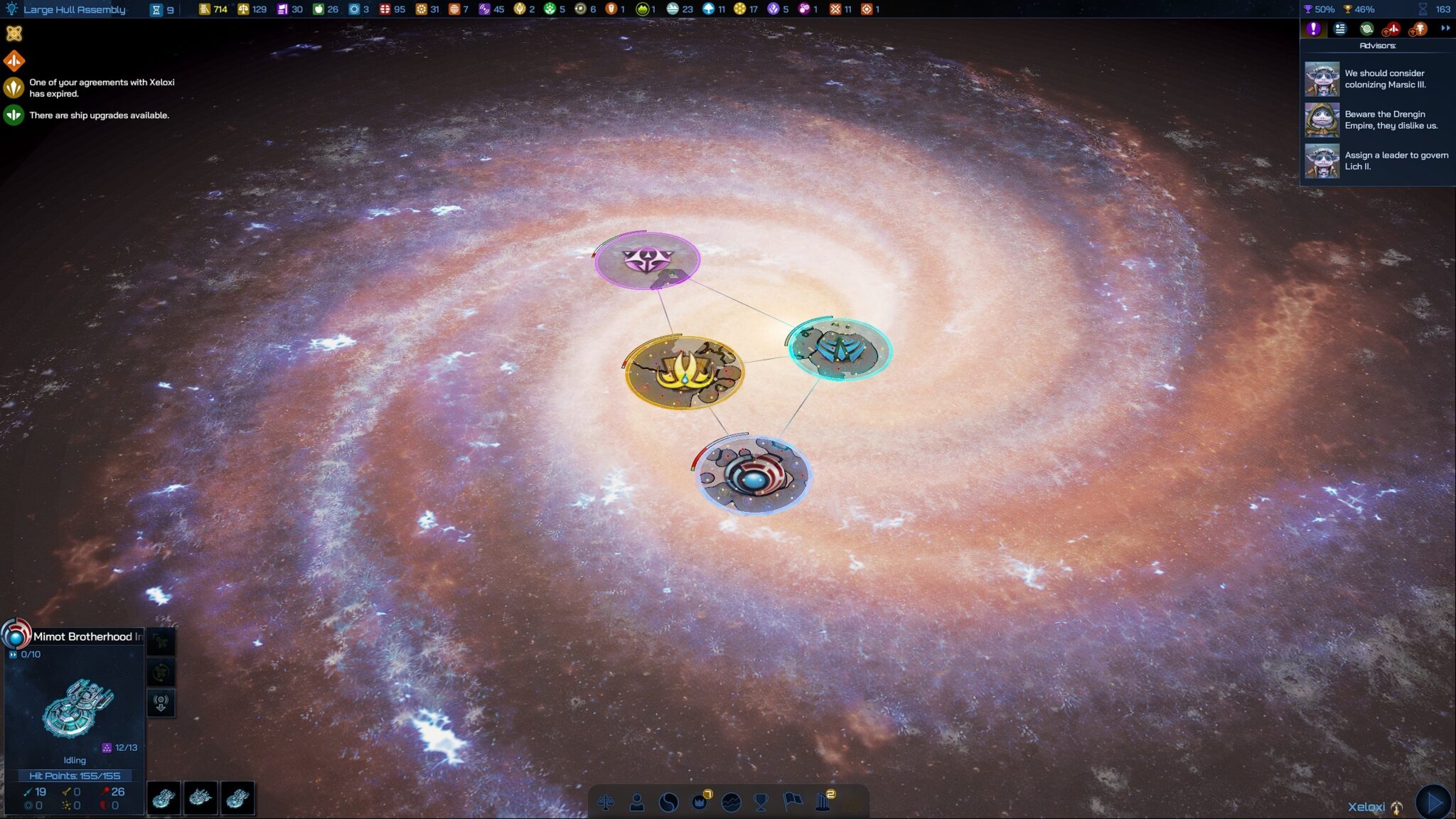End the turn with the play arrow

1434,802
